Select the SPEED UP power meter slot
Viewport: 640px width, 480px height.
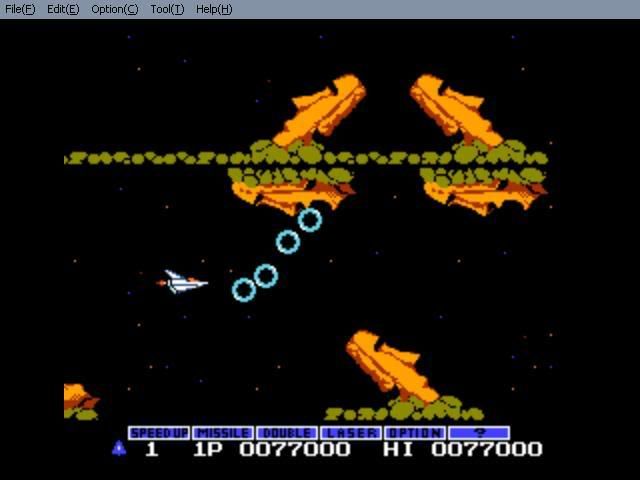pyautogui.click(x=158, y=433)
